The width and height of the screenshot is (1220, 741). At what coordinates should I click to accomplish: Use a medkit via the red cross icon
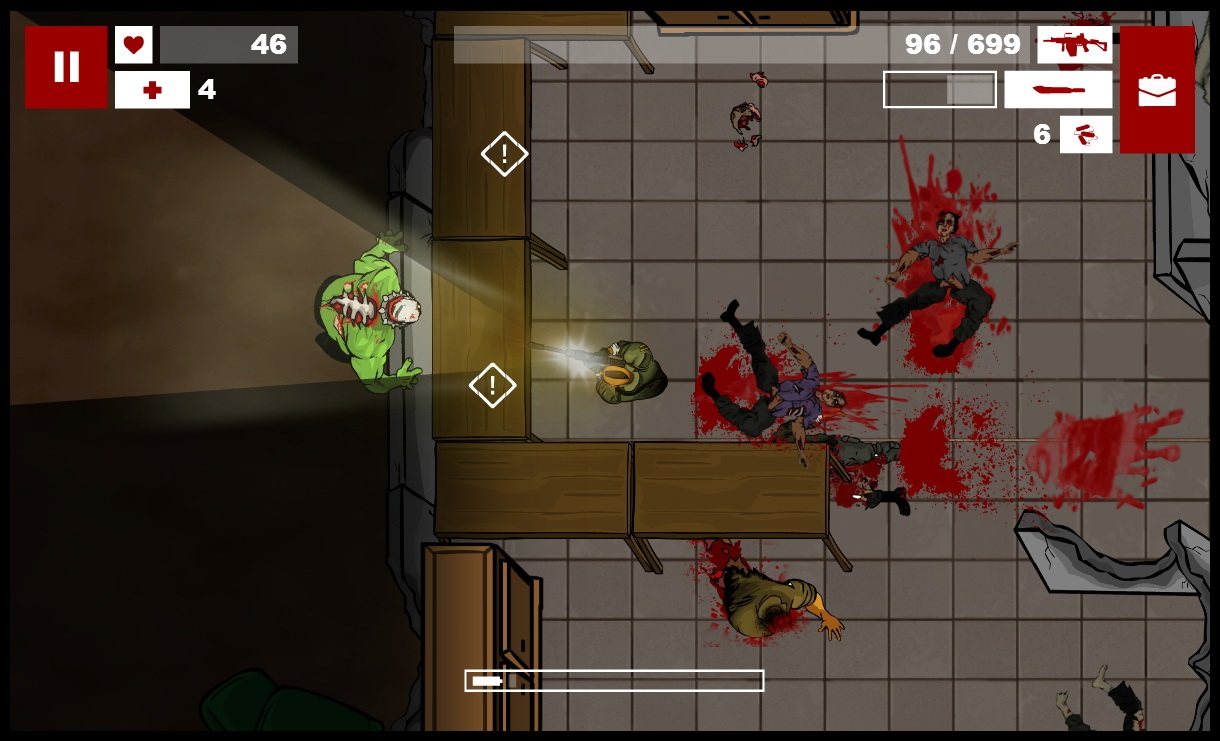click(152, 90)
